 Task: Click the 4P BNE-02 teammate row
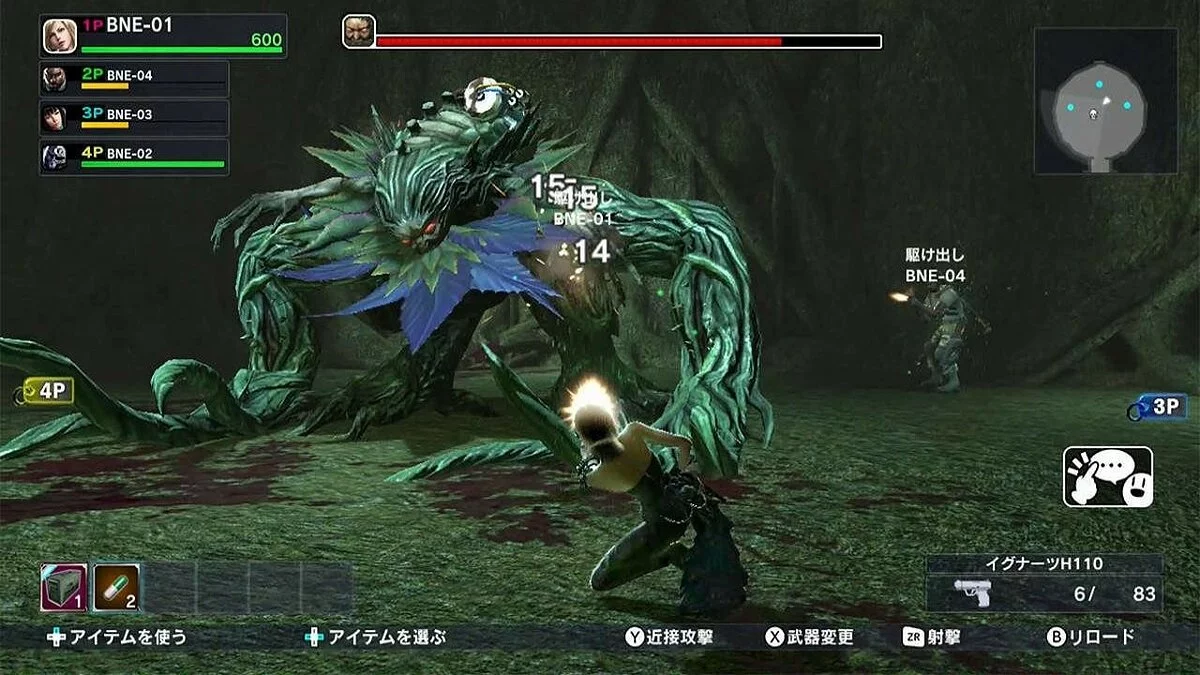(134, 157)
